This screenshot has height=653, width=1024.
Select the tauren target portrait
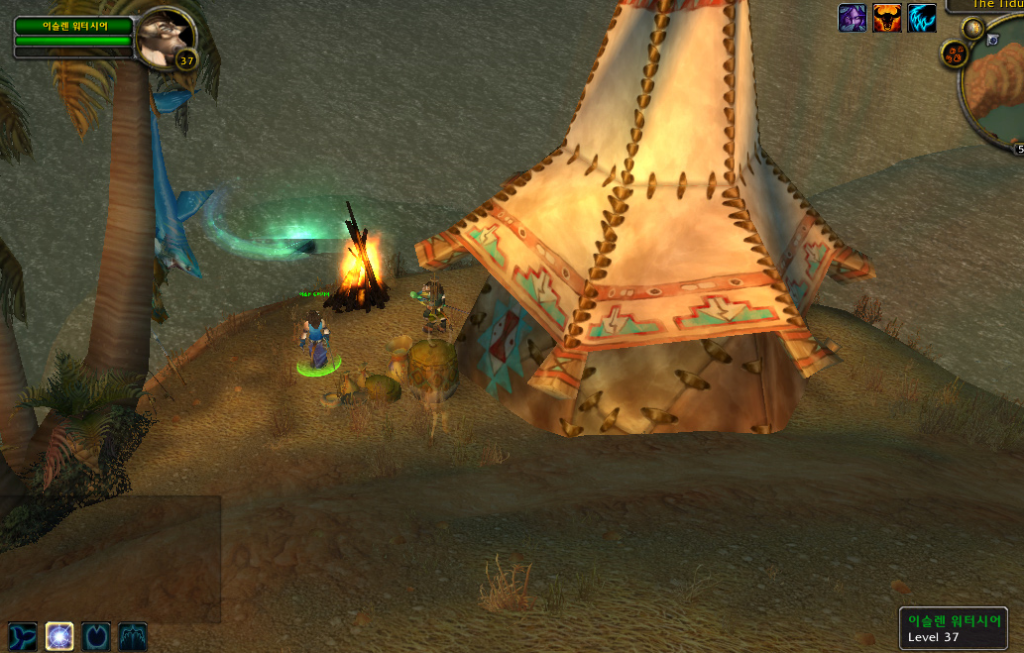163,38
